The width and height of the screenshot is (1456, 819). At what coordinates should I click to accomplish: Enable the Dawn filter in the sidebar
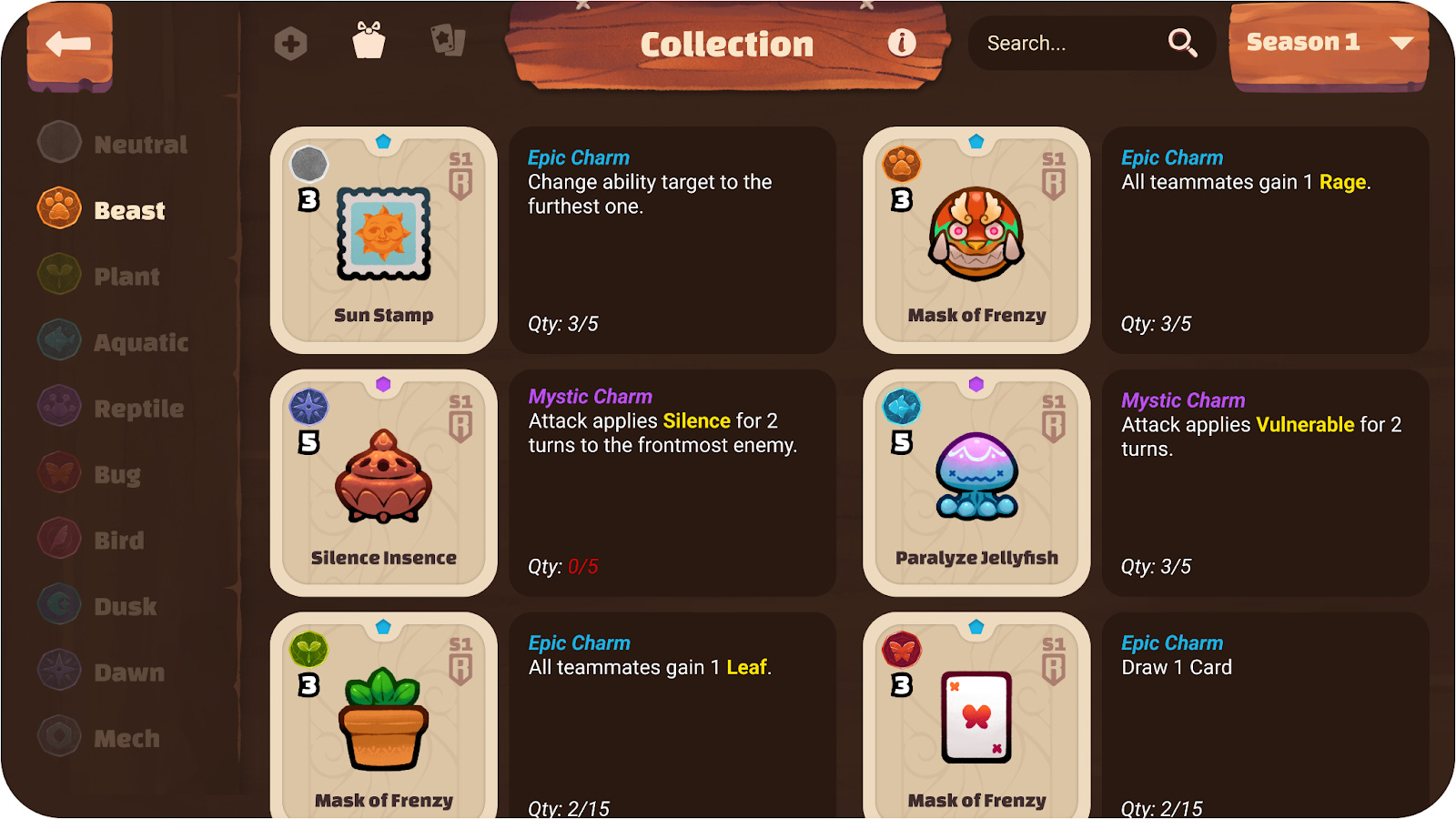[58, 671]
